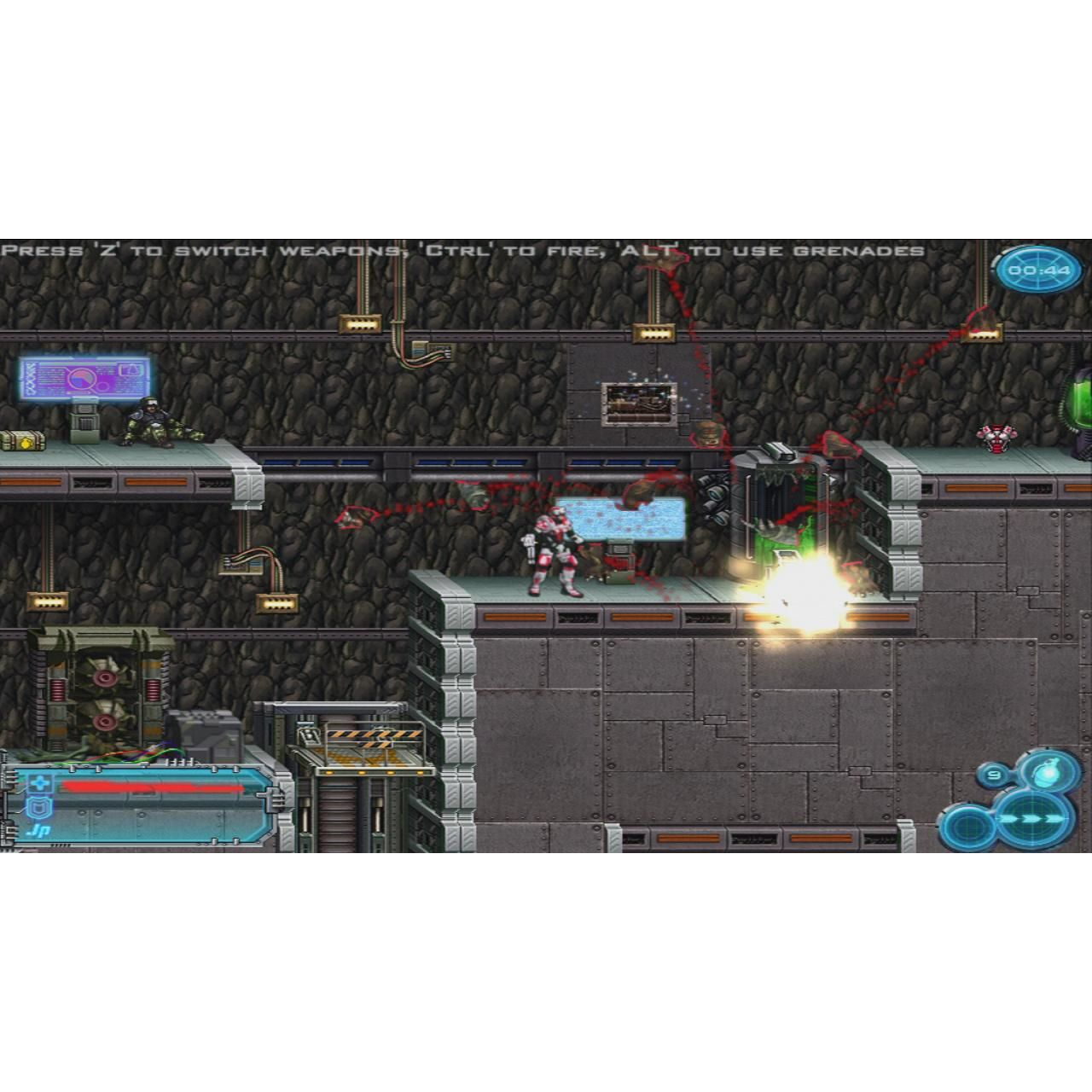Click the triple-chevron weapon boost icon
Screen dimensions: 1092x1092
[1032, 818]
